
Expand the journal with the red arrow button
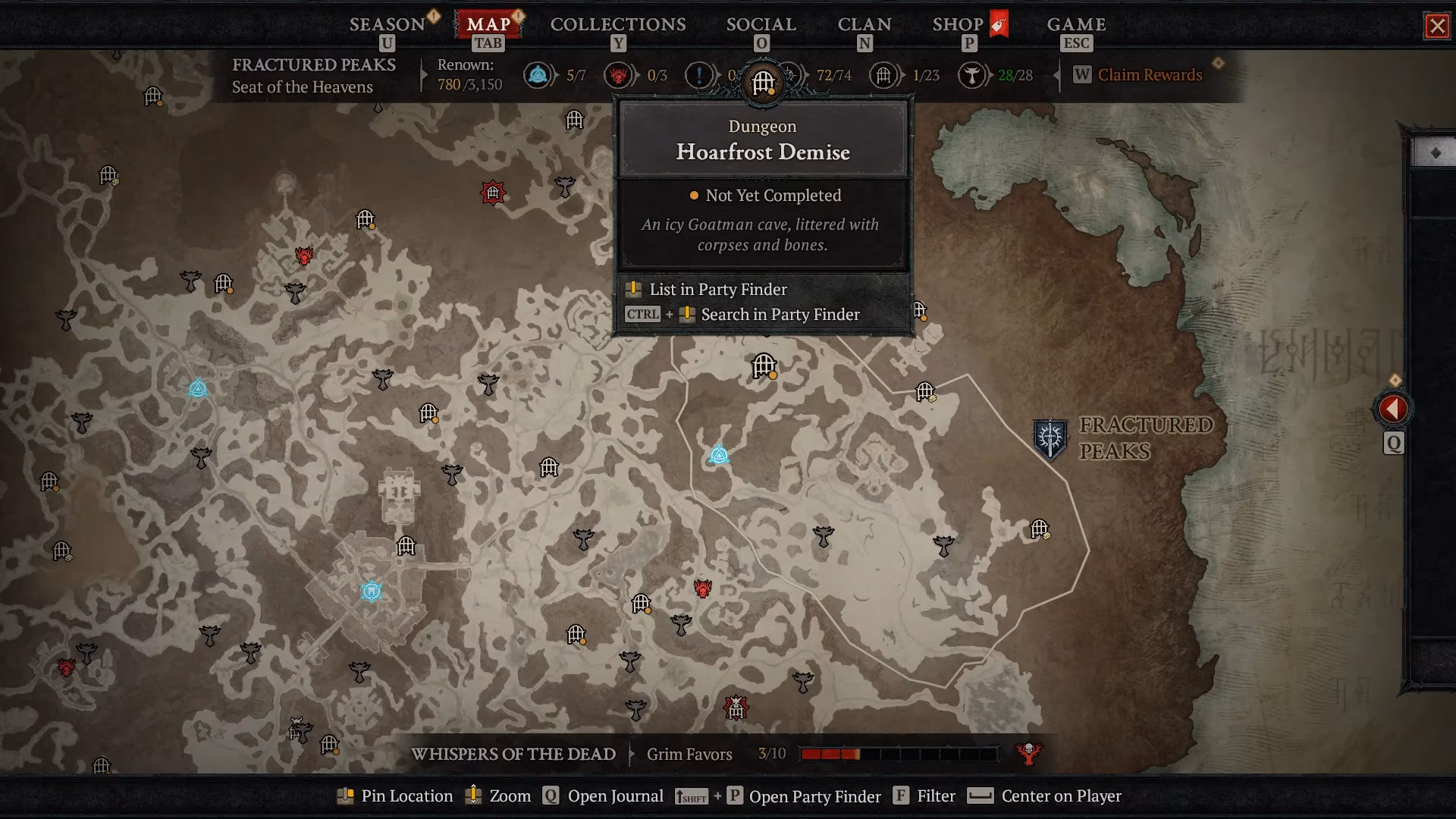click(1393, 409)
